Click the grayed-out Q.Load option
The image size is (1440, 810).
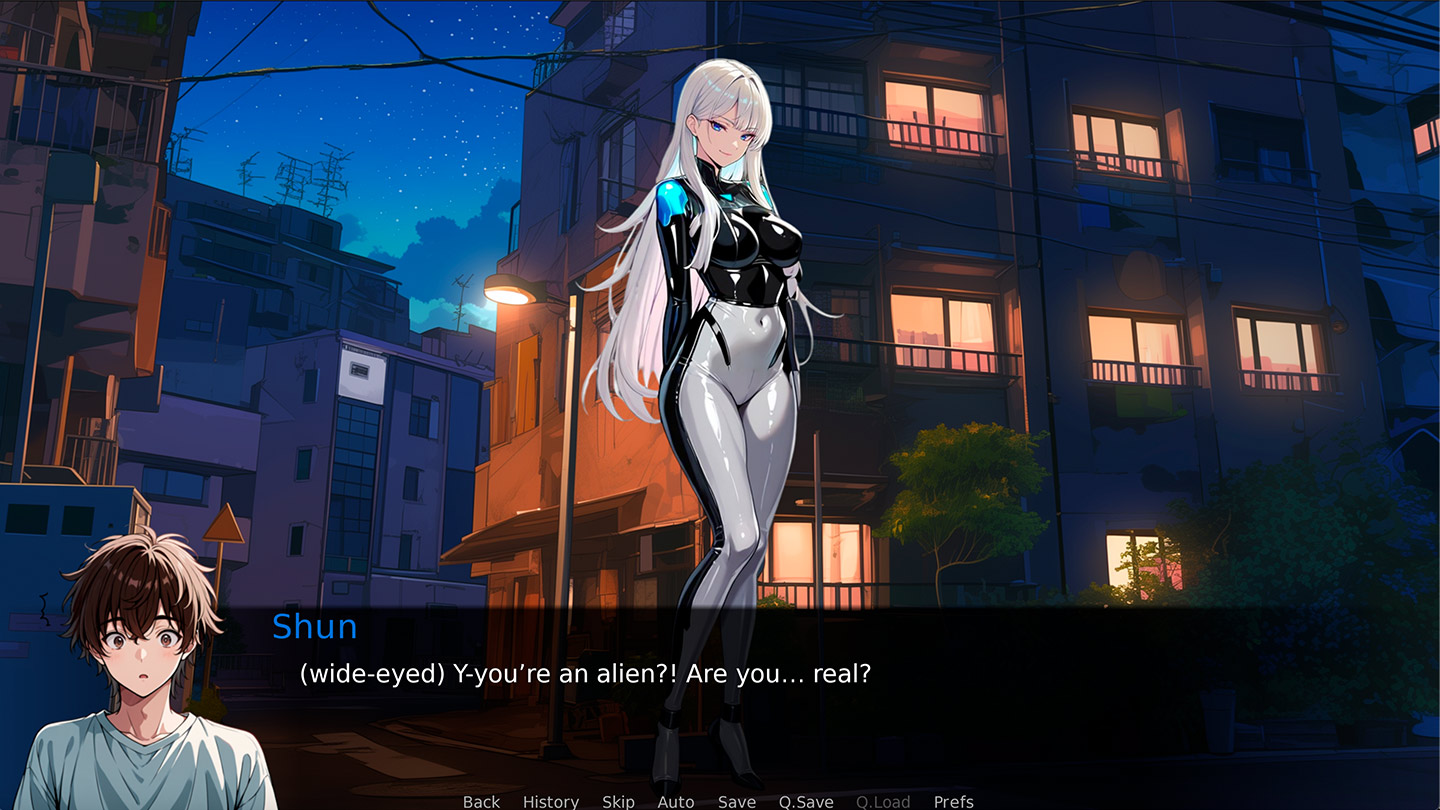[881, 801]
